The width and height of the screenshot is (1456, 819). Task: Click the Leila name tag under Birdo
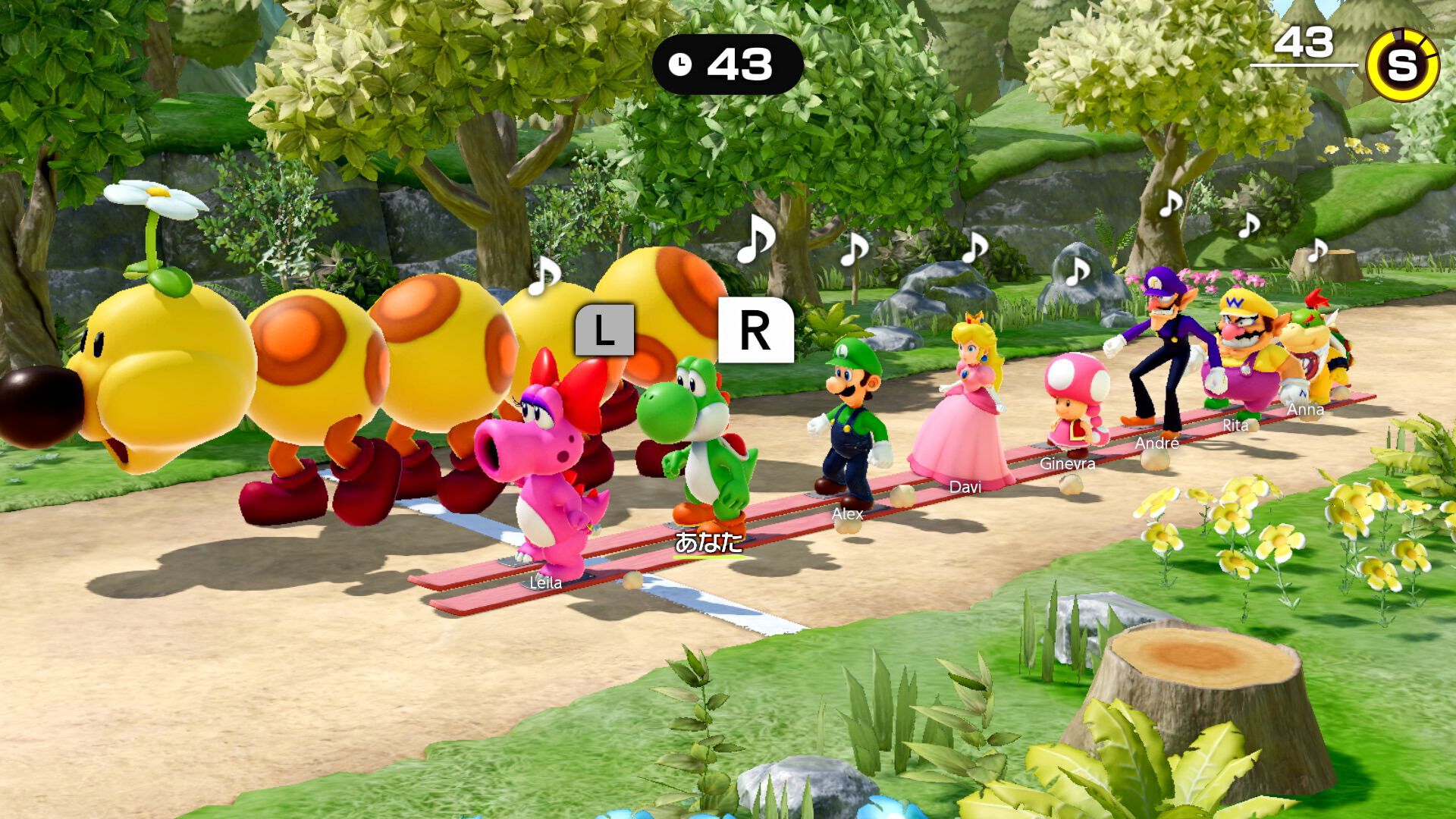point(544,583)
